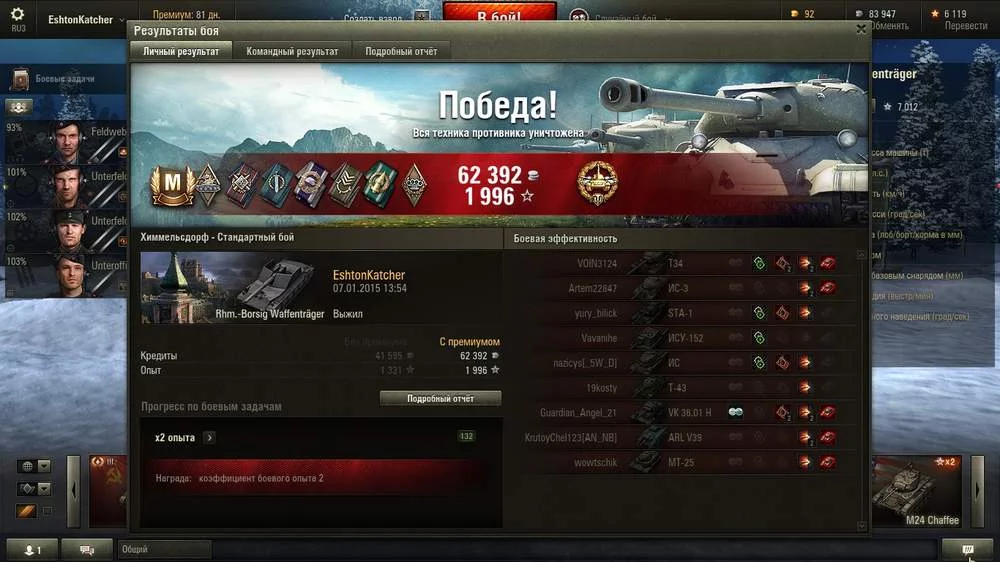Select the Artem22847 ИС-3 row
The height and width of the screenshot is (562, 1000).
[x=680, y=288]
